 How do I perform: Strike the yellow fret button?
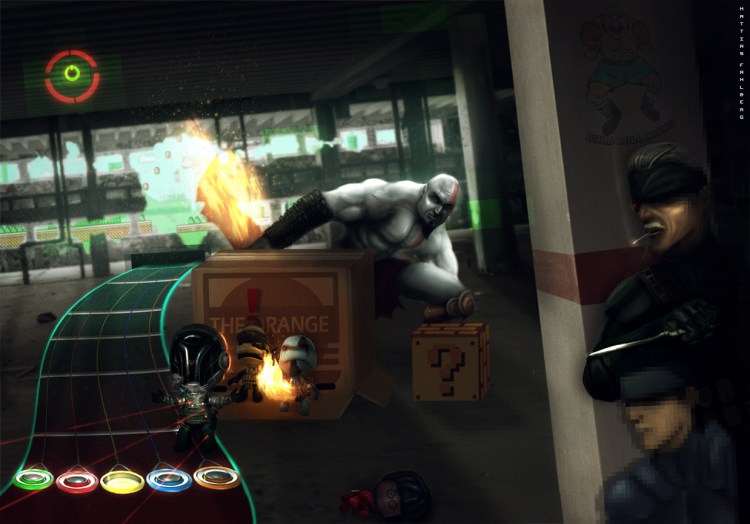(122, 482)
